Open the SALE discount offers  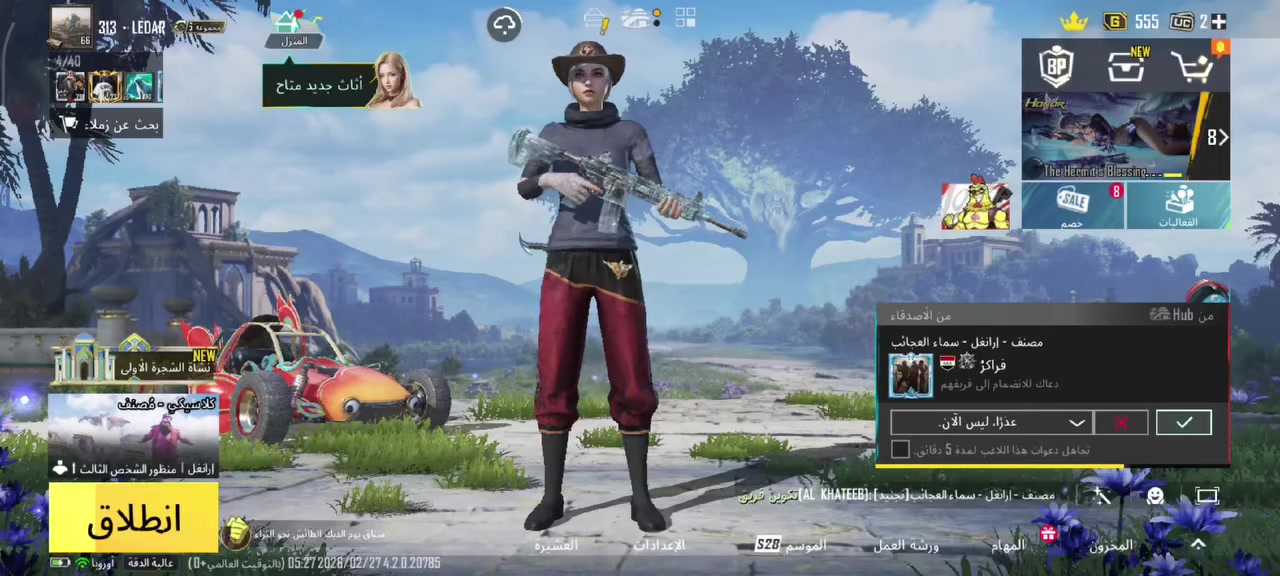point(1073,205)
